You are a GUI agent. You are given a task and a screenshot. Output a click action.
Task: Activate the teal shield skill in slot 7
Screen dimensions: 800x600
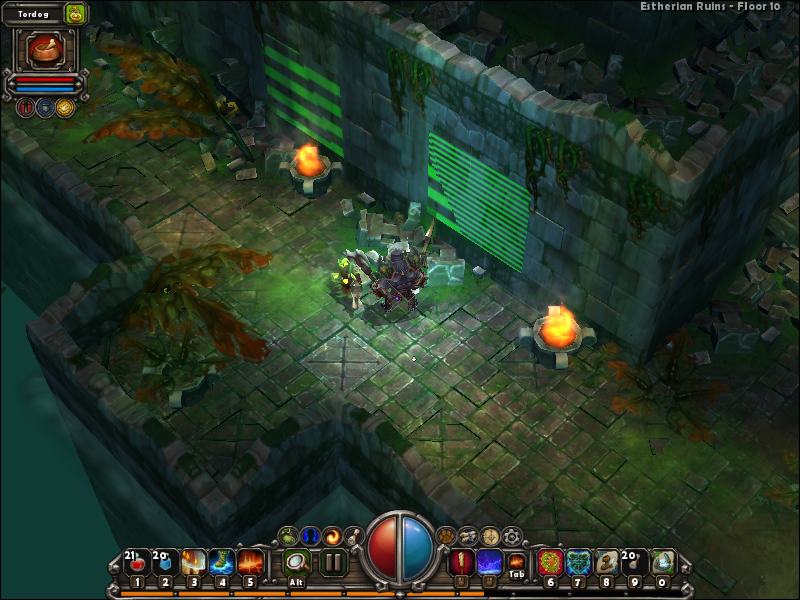(x=578, y=563)
